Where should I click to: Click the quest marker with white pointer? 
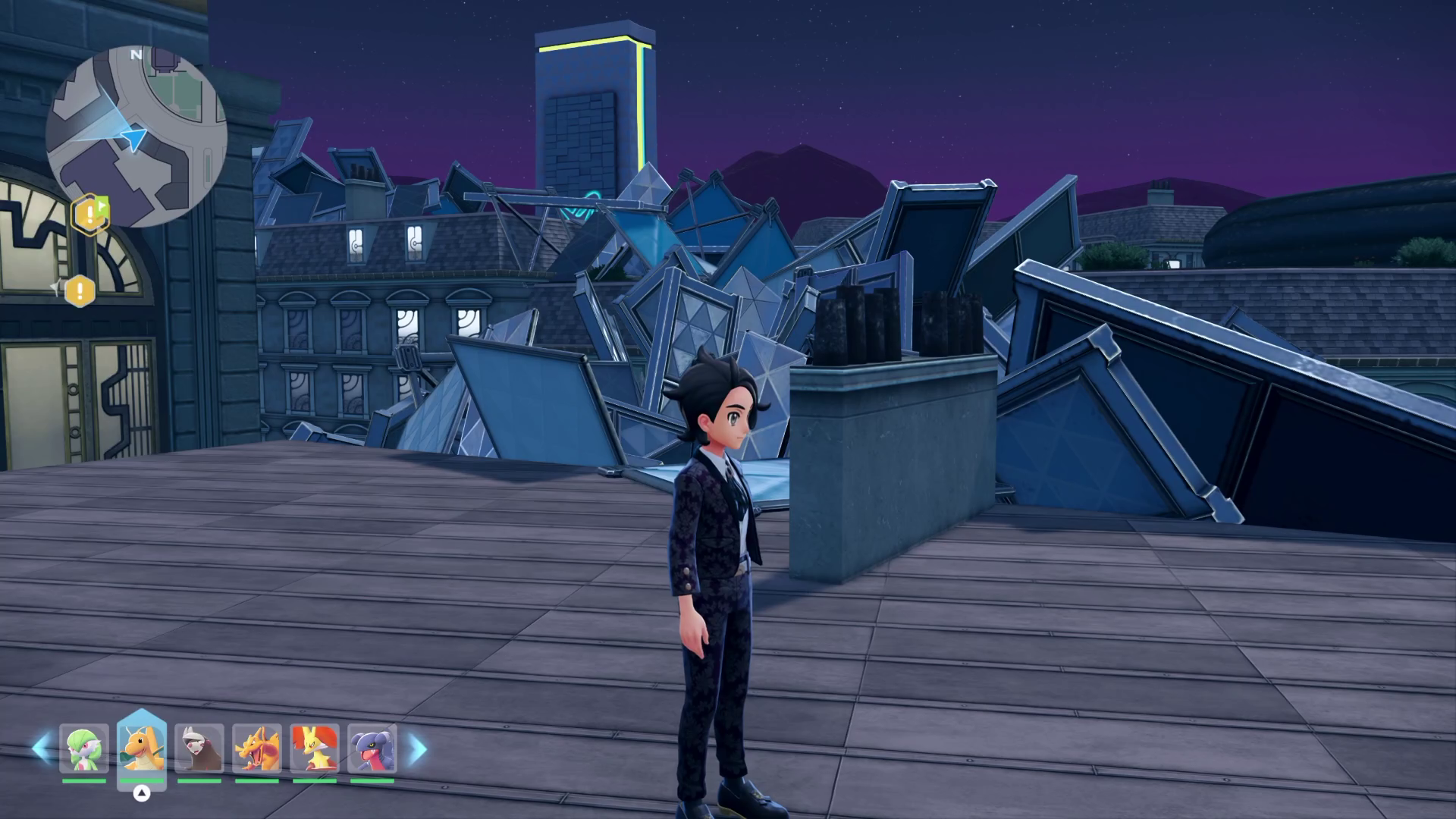click(79, 290)
